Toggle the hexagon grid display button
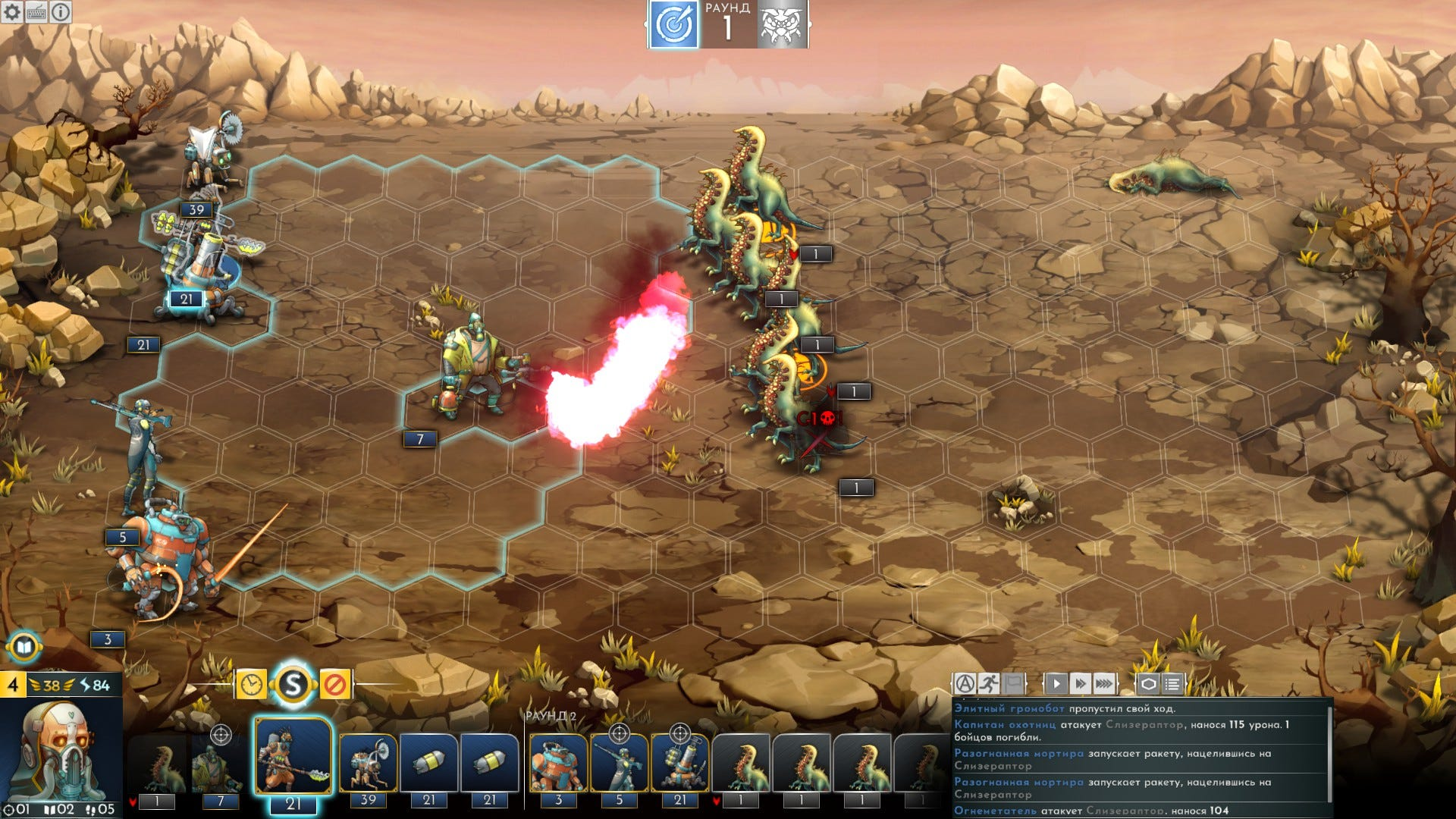This screenshot has height=819, width=1456. coord(1148,684)
